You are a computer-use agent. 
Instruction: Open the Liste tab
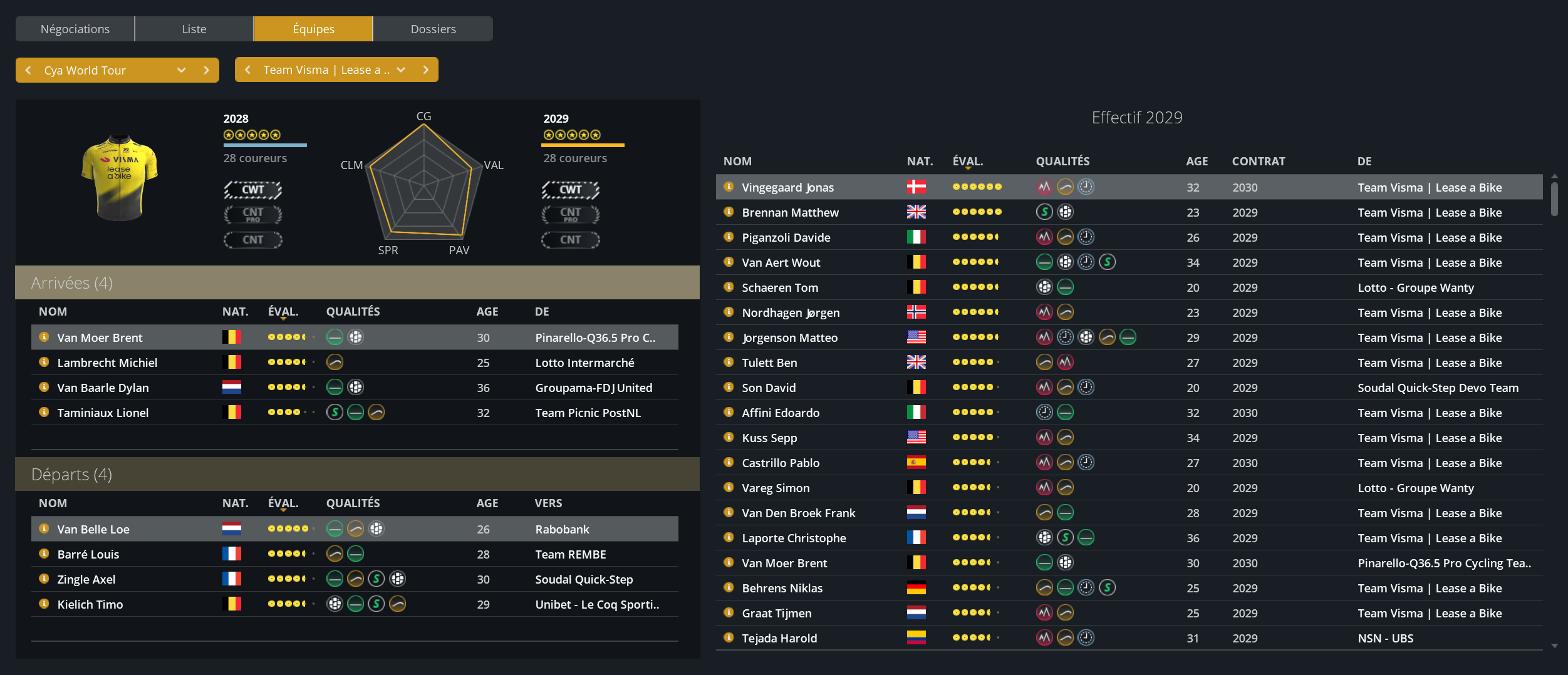[194, 29]
